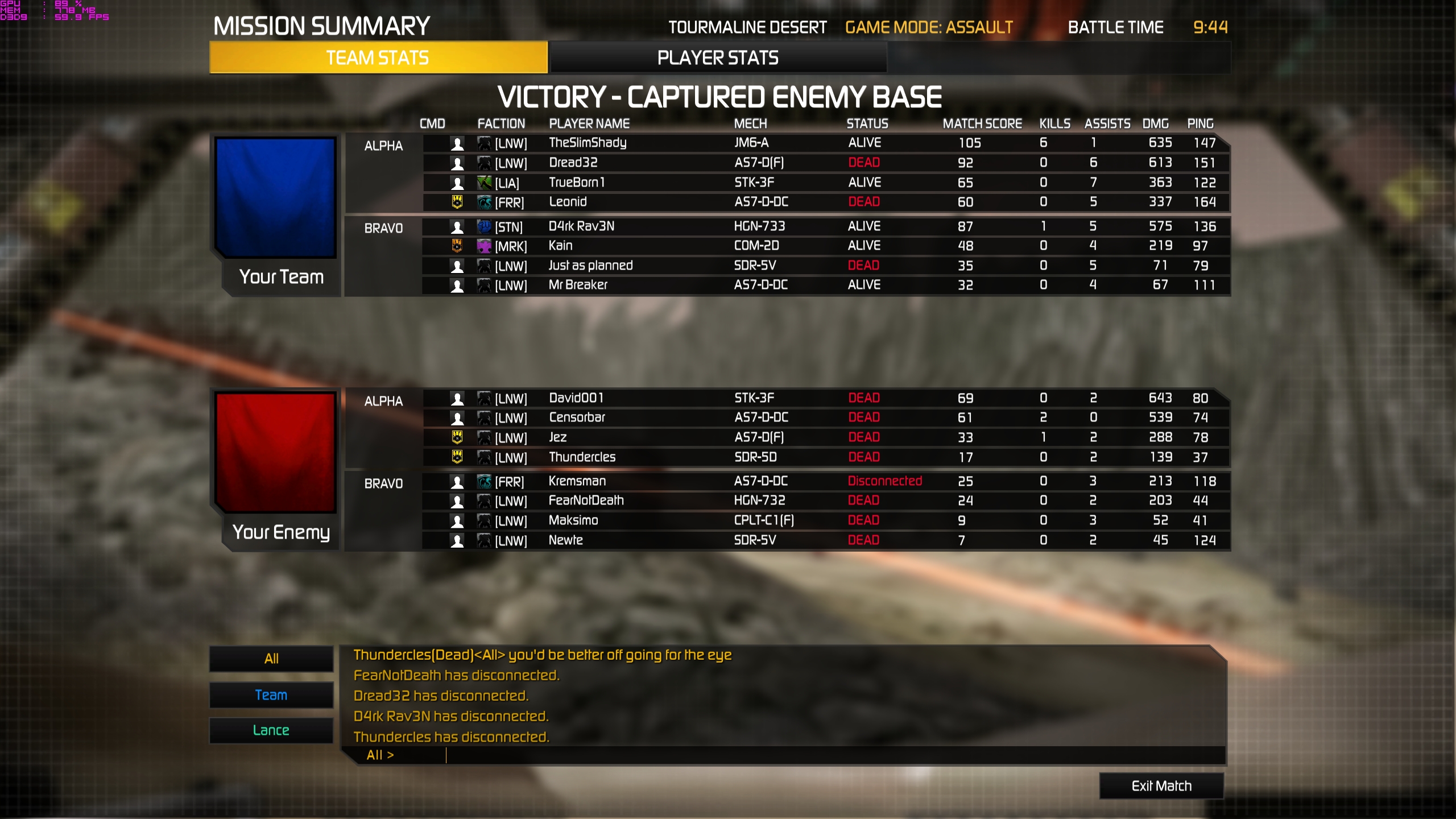Switch chat to the Team channel
The height and width of the screenshot is (819, 1456).
tap(271, 695)
